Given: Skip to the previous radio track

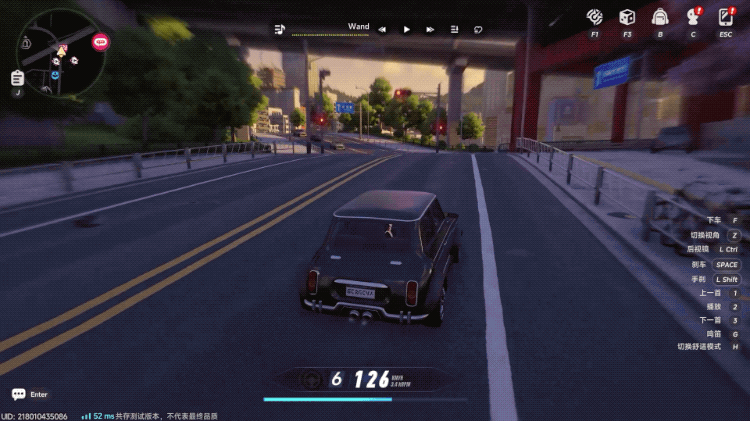Looking at the screenshot, I should (382, 30).
